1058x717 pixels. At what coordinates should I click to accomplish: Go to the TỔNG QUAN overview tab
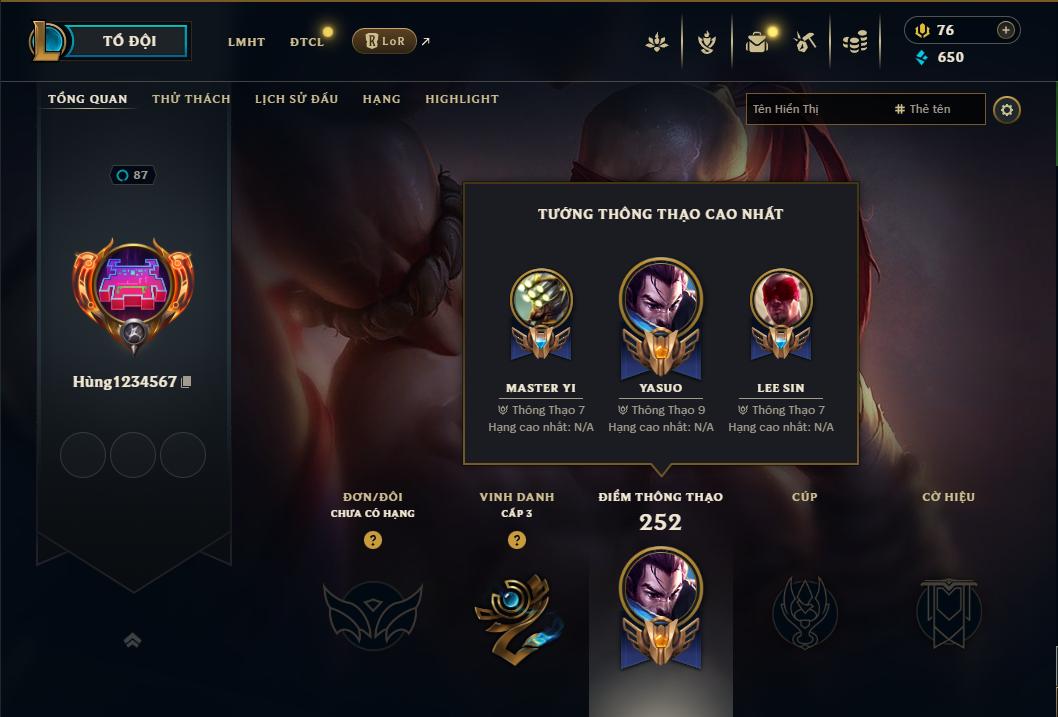click(x=88, y=99)
